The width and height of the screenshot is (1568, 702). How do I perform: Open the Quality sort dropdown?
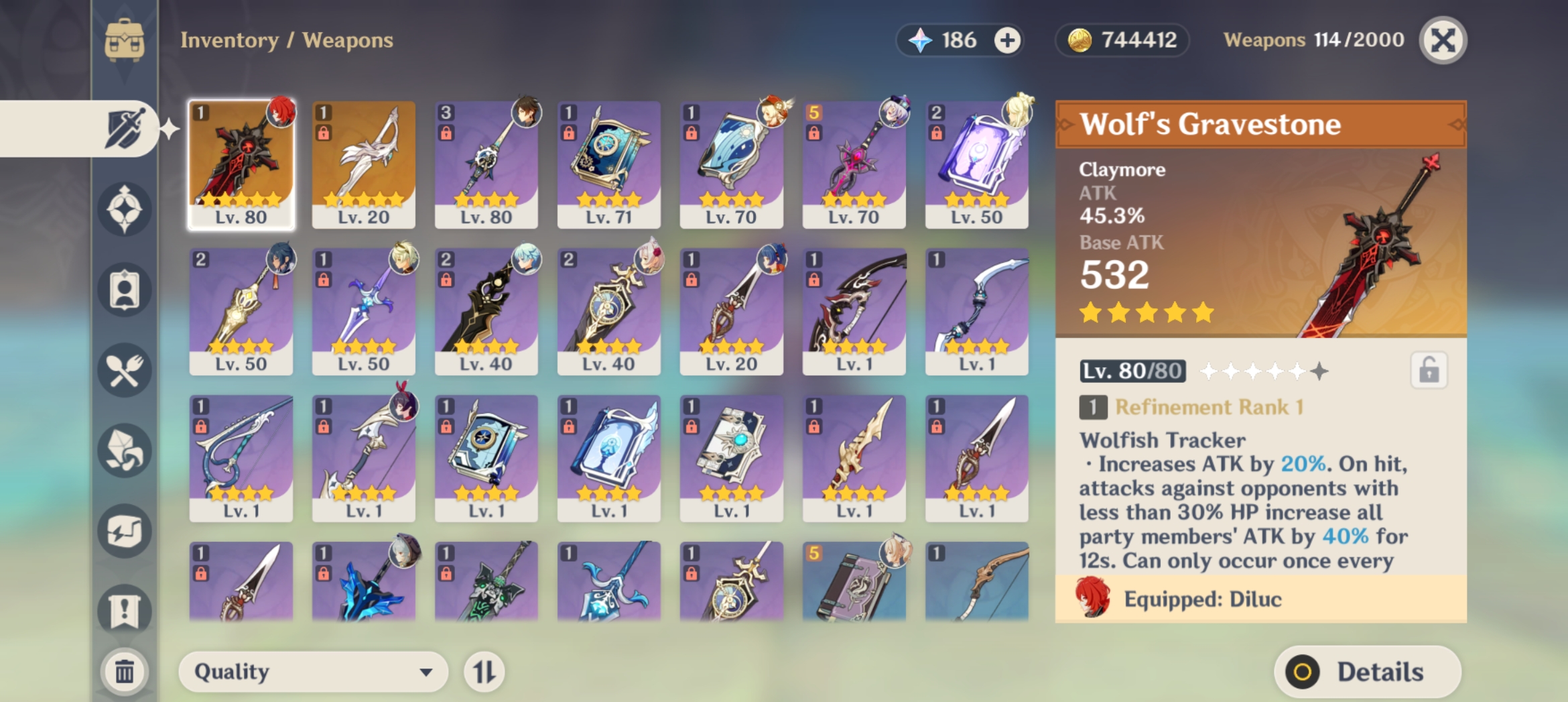point(313,671)
